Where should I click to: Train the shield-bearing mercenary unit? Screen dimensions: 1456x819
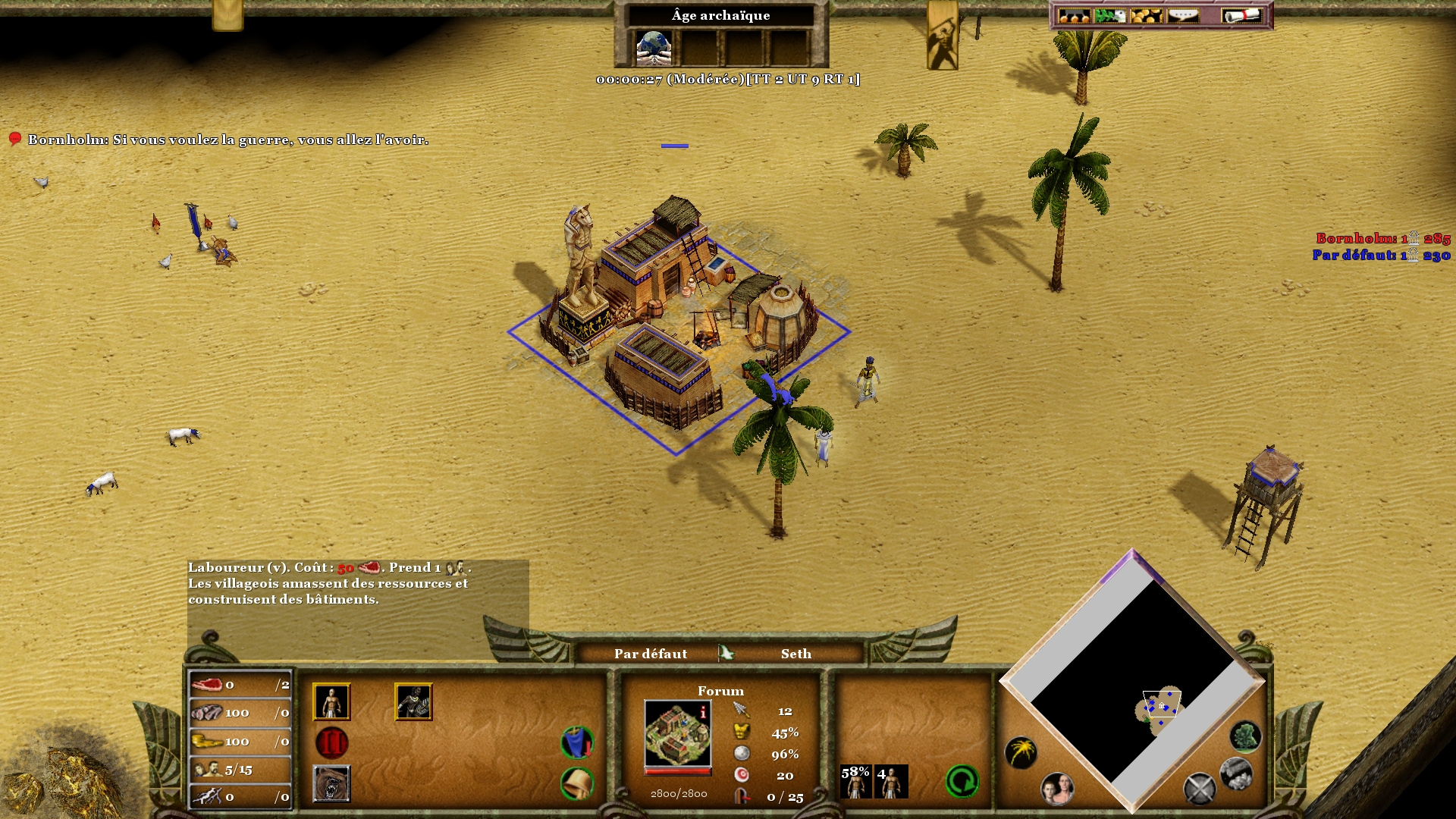click(x=413, y=701)
